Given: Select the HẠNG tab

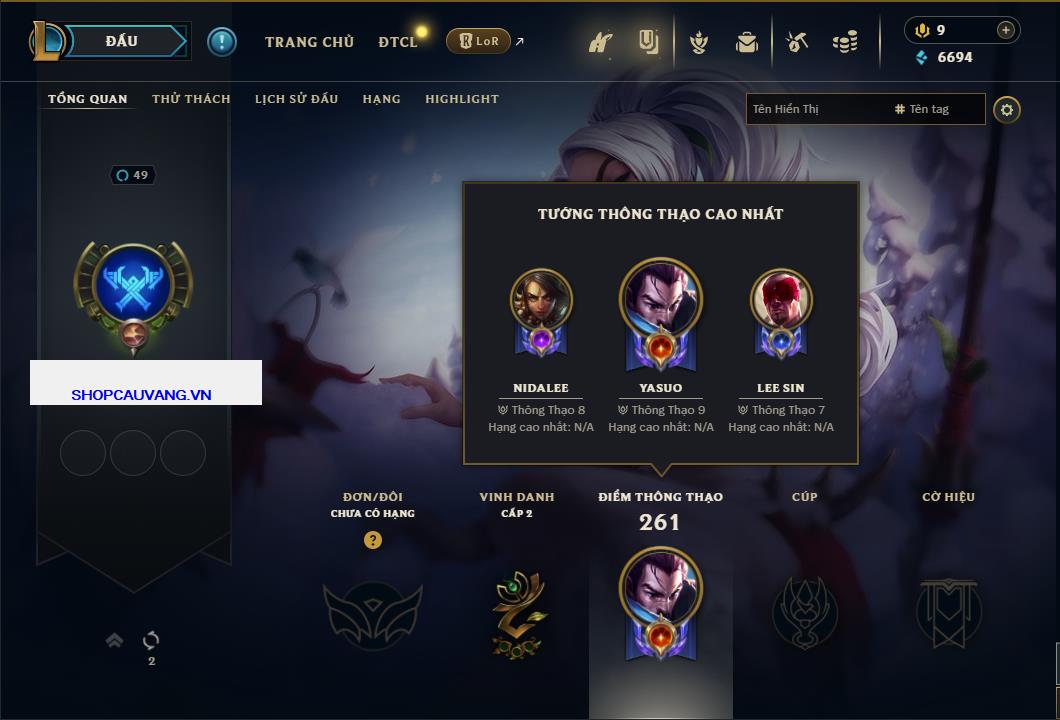Looking at the screenshot, I should coord(381,99).
